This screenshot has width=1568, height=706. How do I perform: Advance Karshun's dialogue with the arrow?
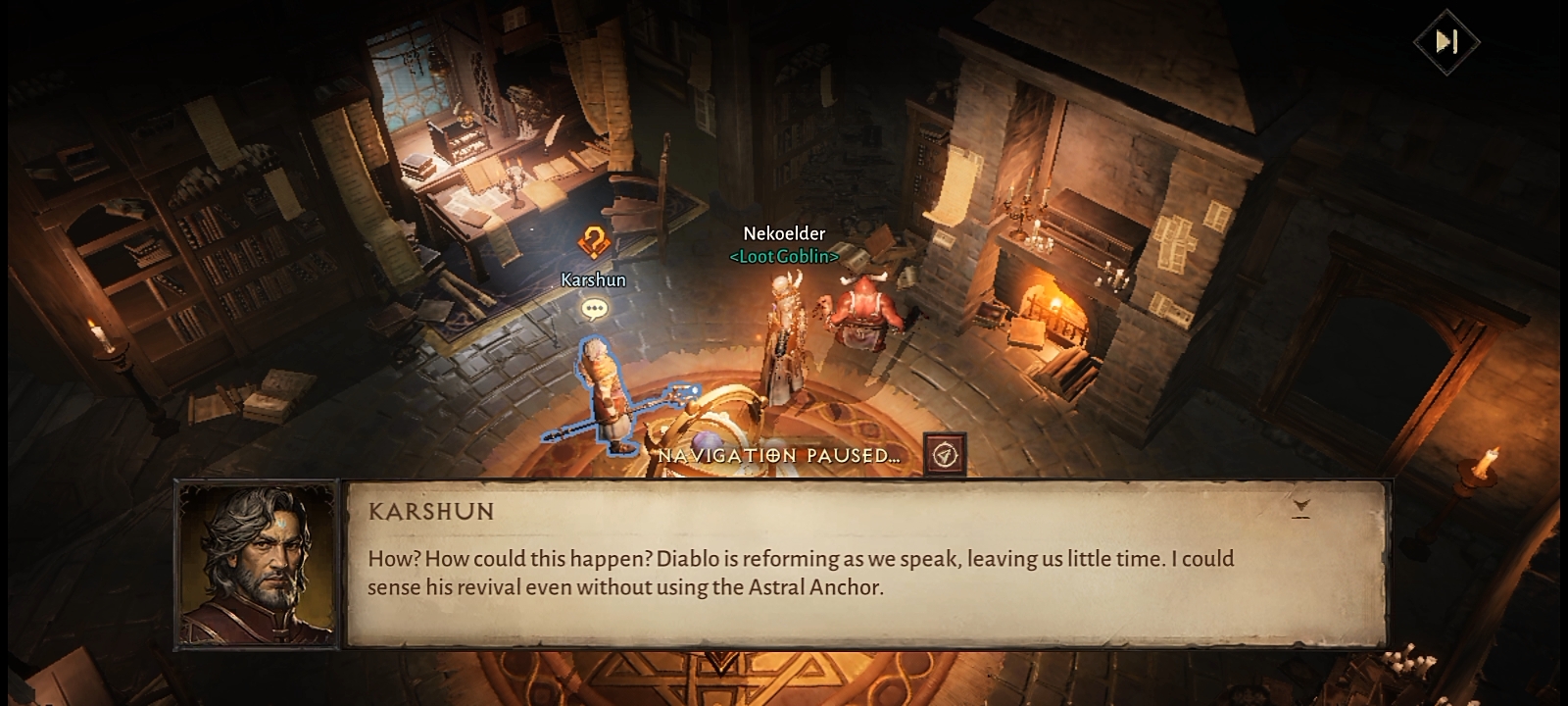point(1300,508)
